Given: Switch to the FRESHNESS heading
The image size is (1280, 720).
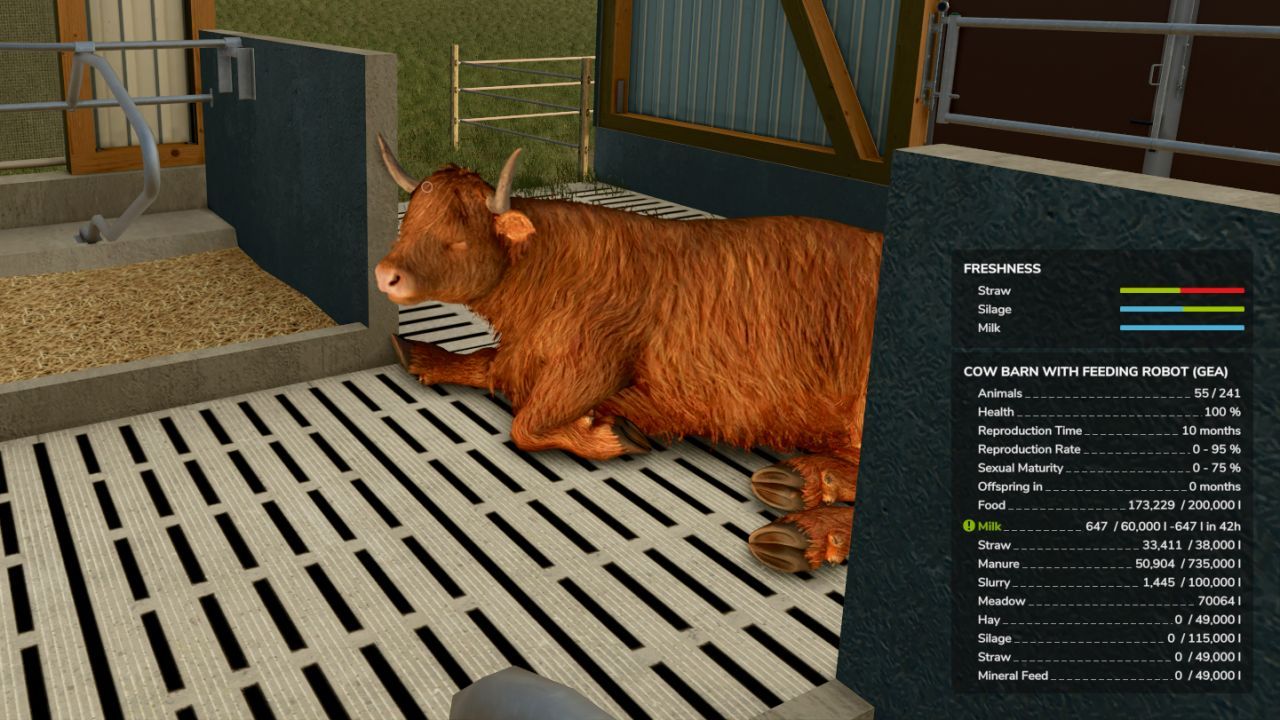Looking at the screenshot, I should tap(1001, 268).
